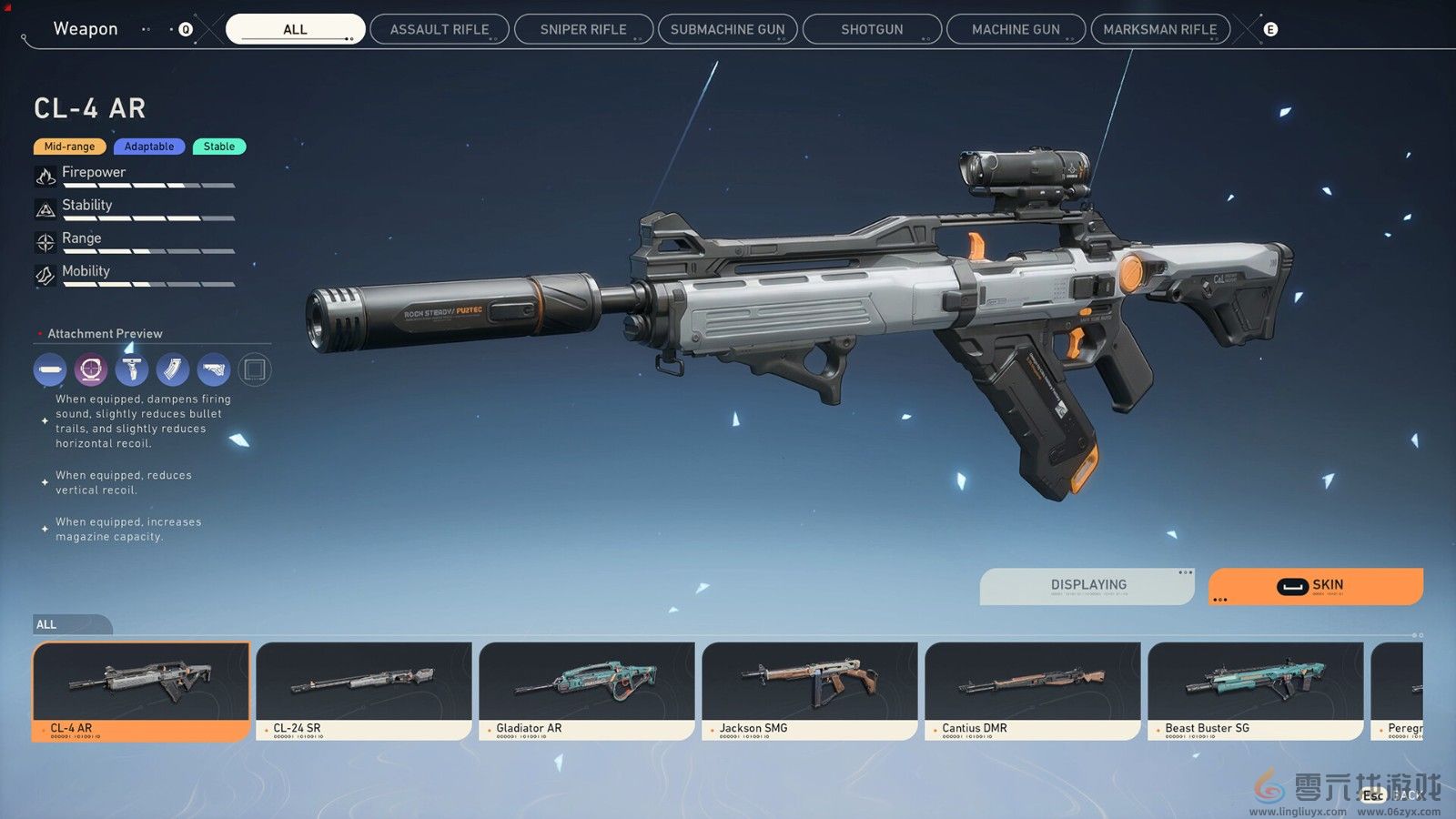Select the Beast Buster SG card
The width and height of the screenshot is (1456, 819).
coord(1256,691)
